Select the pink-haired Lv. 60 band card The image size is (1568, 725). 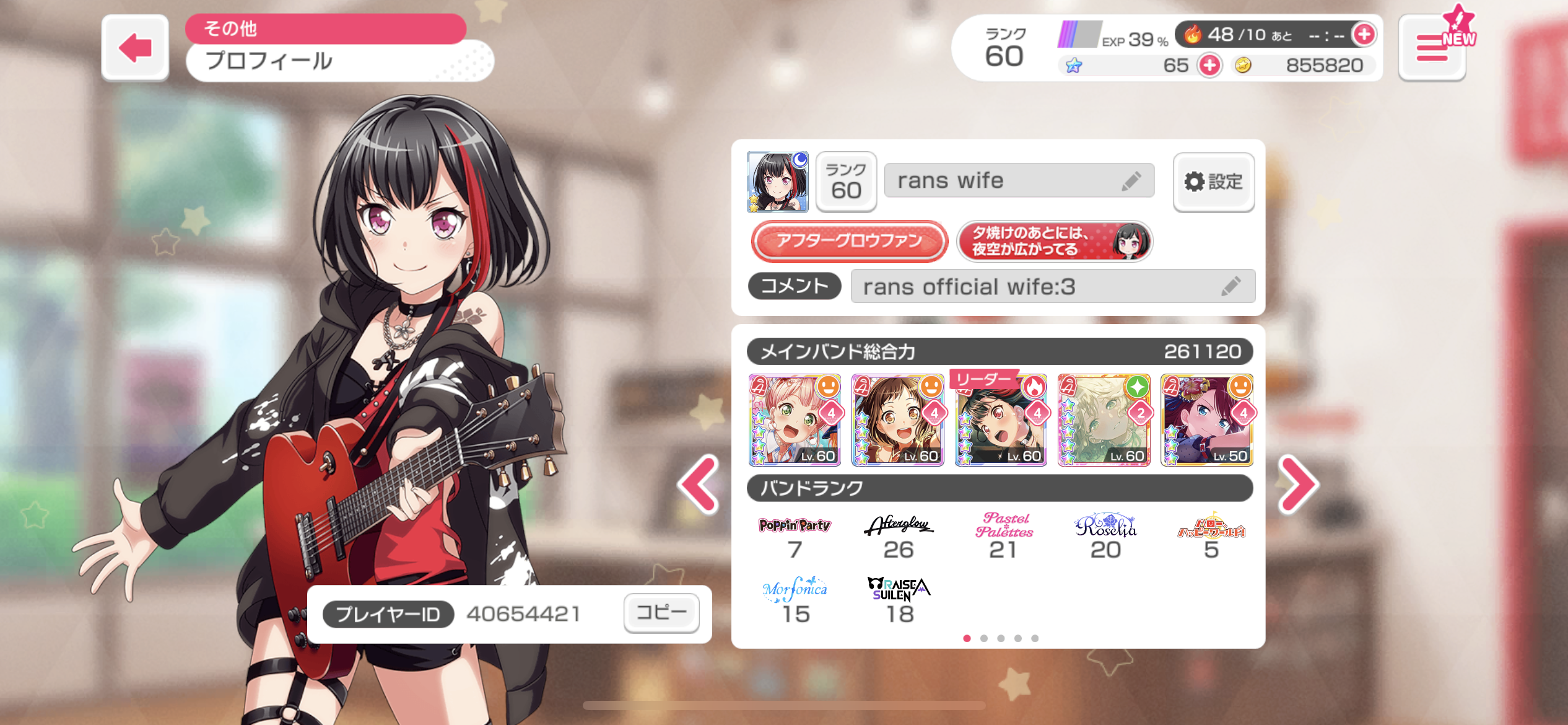795,420
